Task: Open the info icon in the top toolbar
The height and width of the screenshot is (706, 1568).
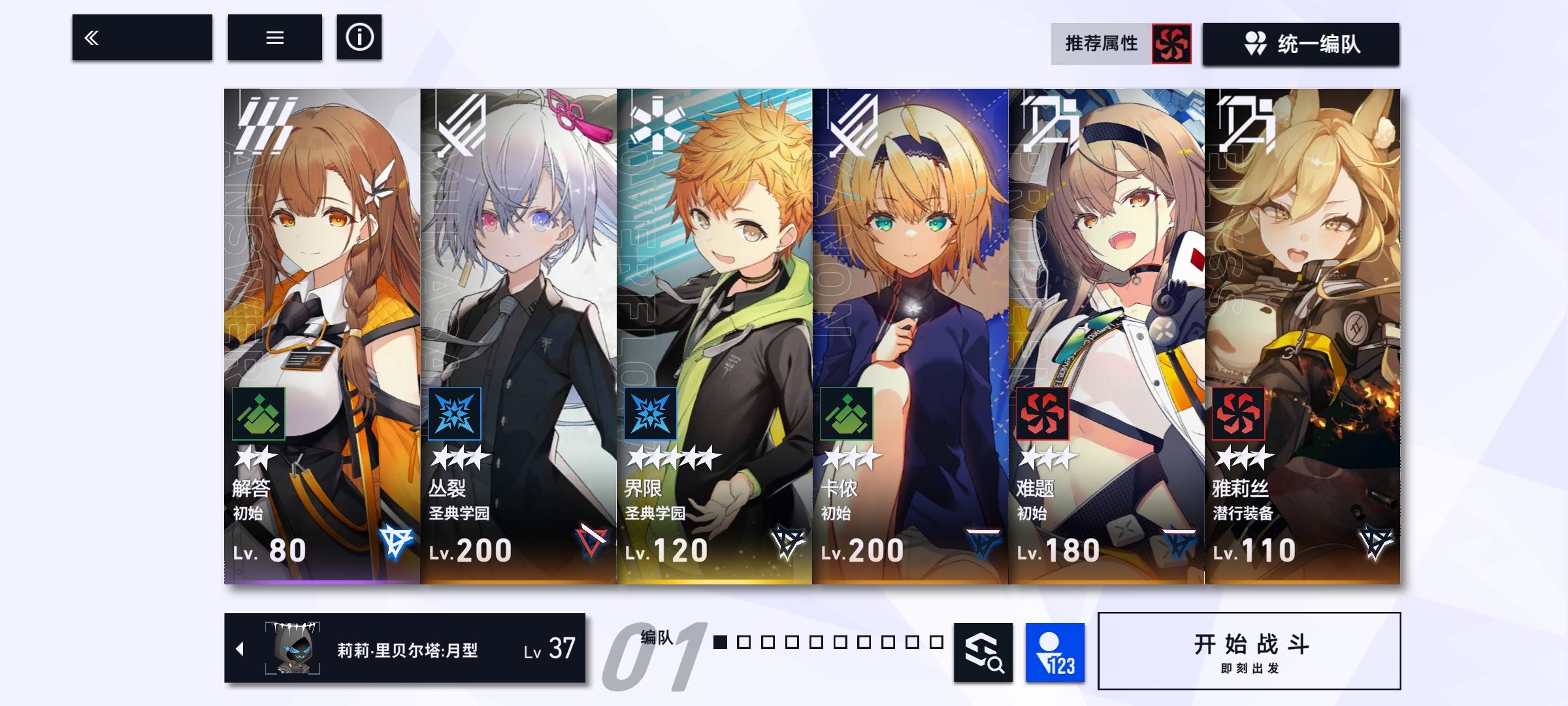Action: coord(359,38)
